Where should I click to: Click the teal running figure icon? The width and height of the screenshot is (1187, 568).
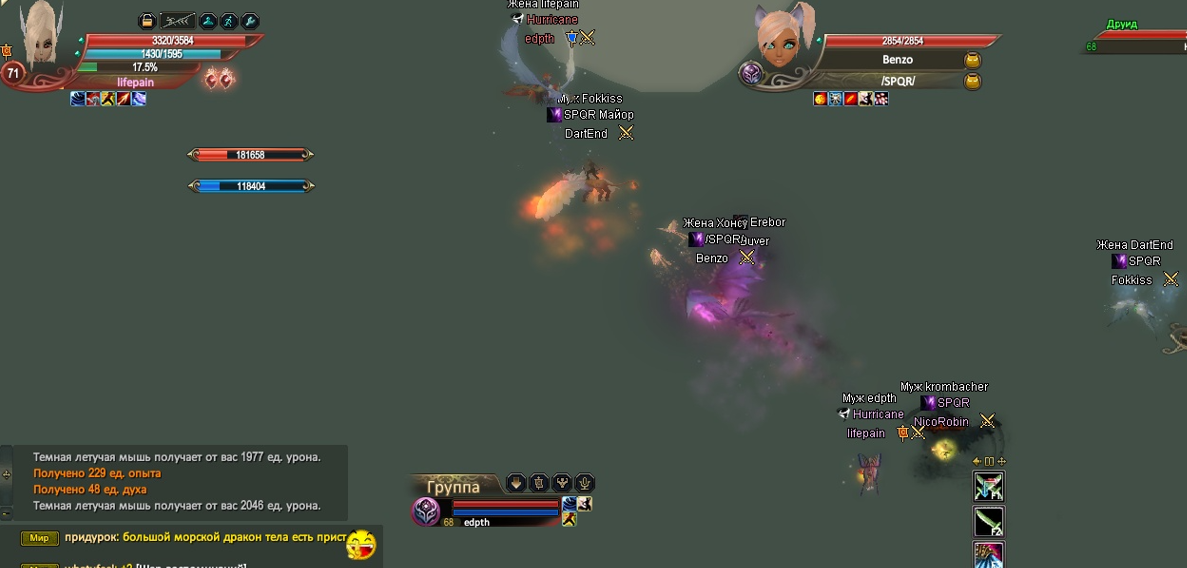[229, 20]
